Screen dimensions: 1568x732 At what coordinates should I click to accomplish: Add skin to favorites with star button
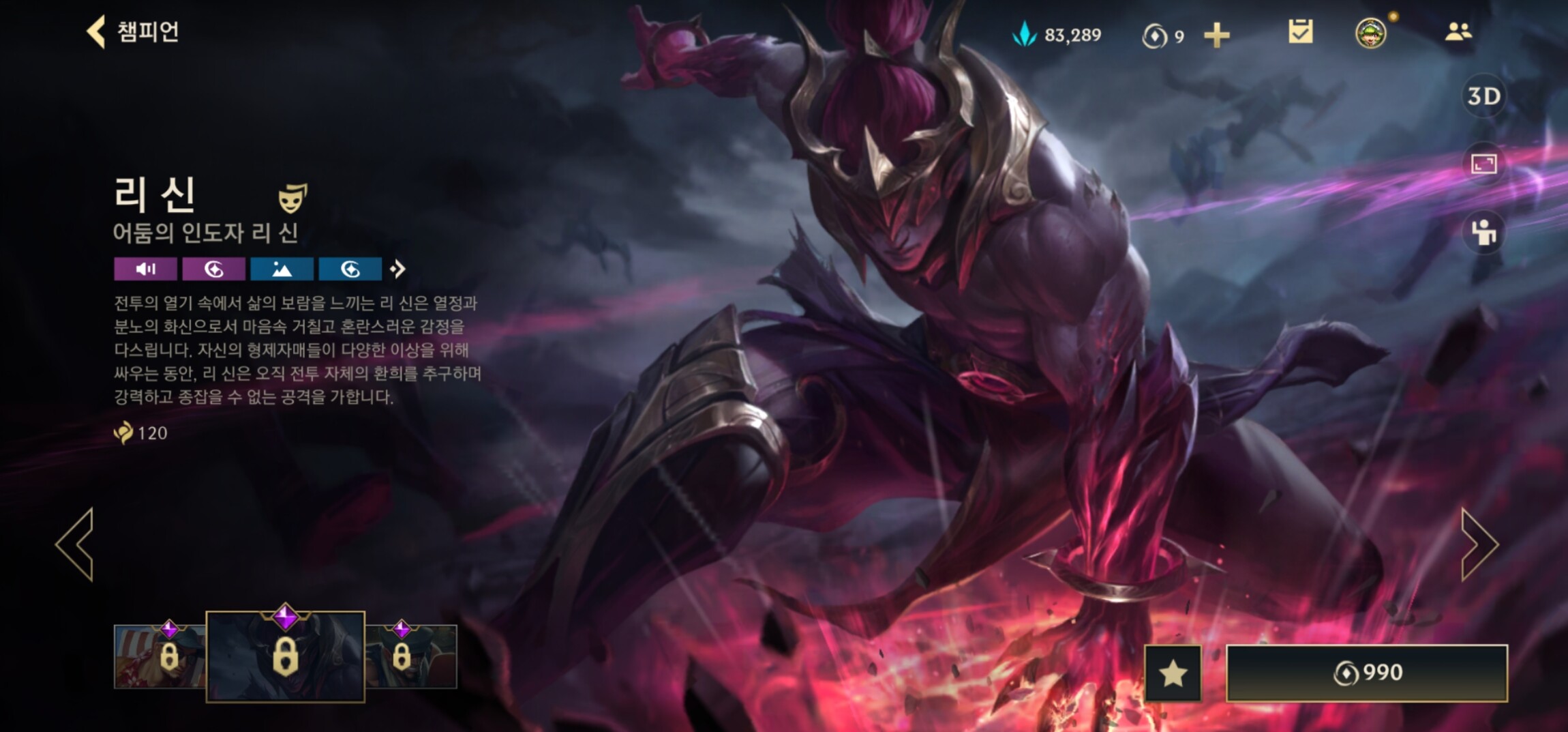coord(1173,673)
